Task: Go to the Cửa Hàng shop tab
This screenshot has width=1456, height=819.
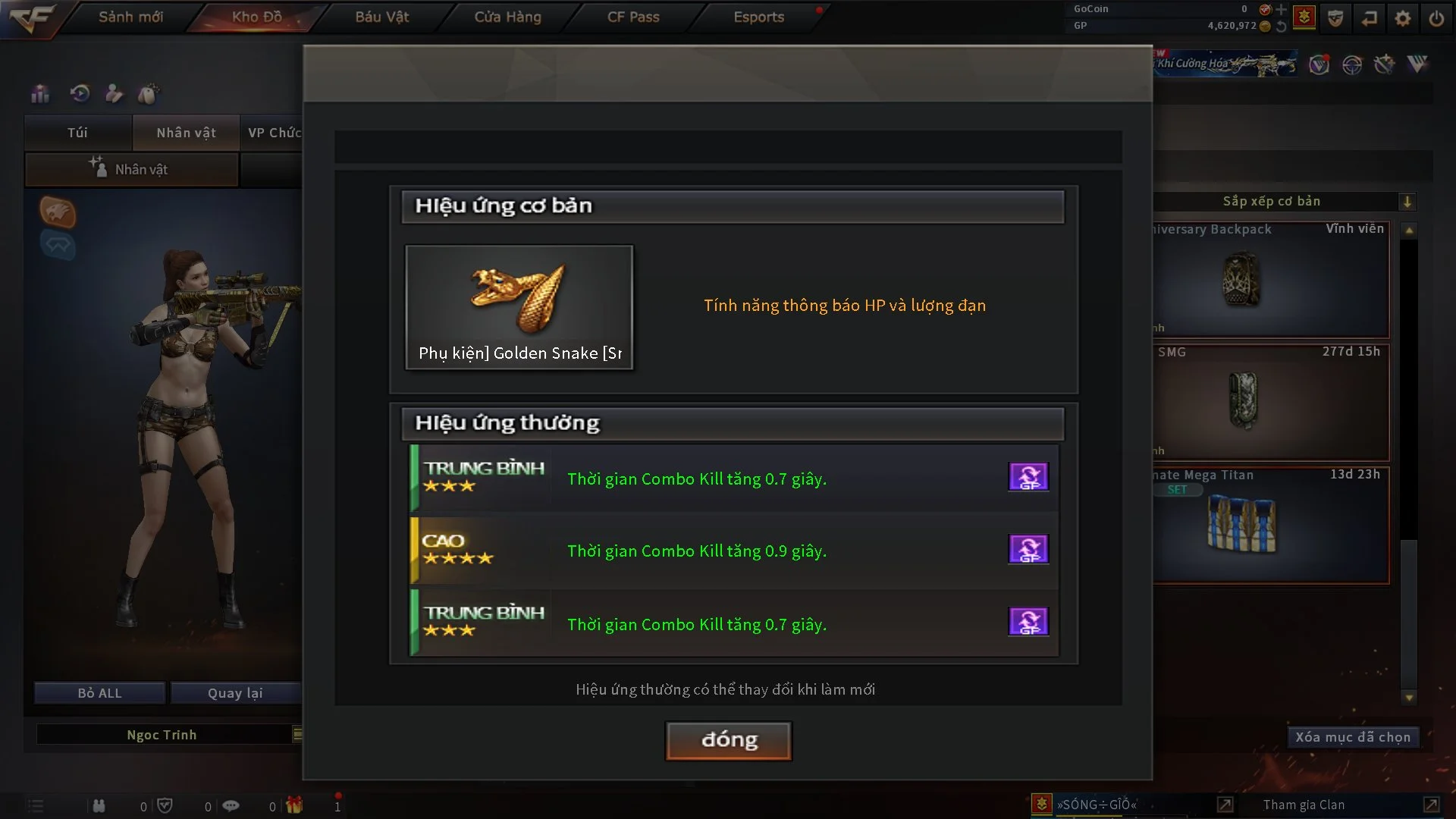Action: pyautogui.click(x=507, y=17)
